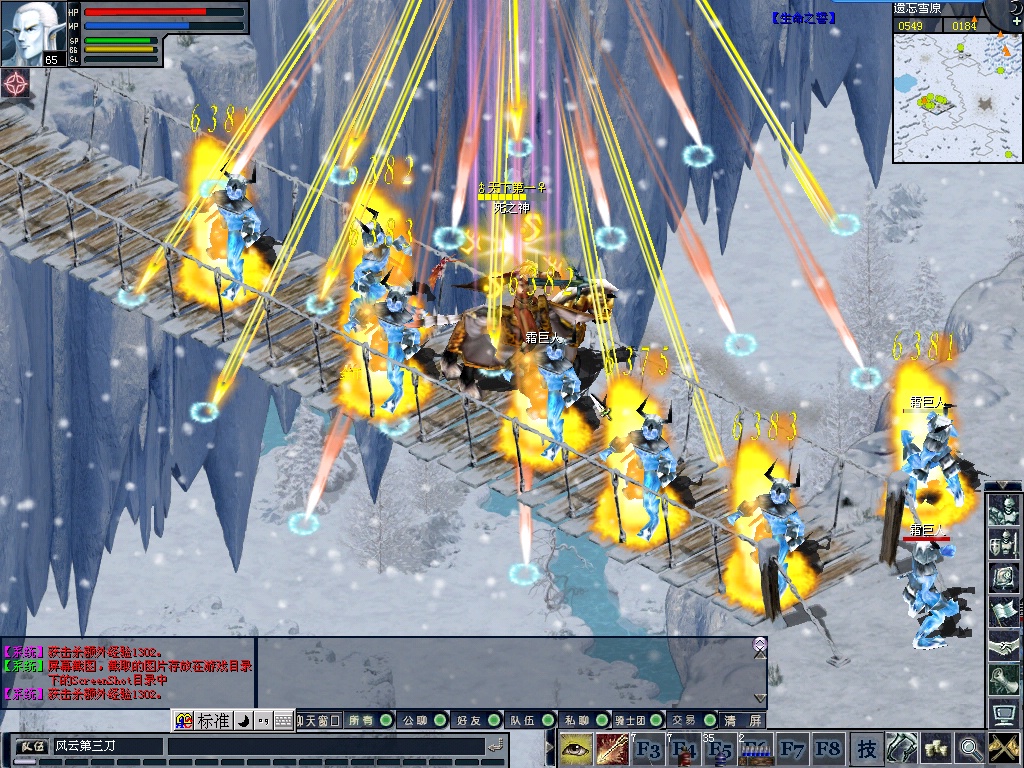
Task: Click the elf character portrait
Action: [x=34, y=32]
